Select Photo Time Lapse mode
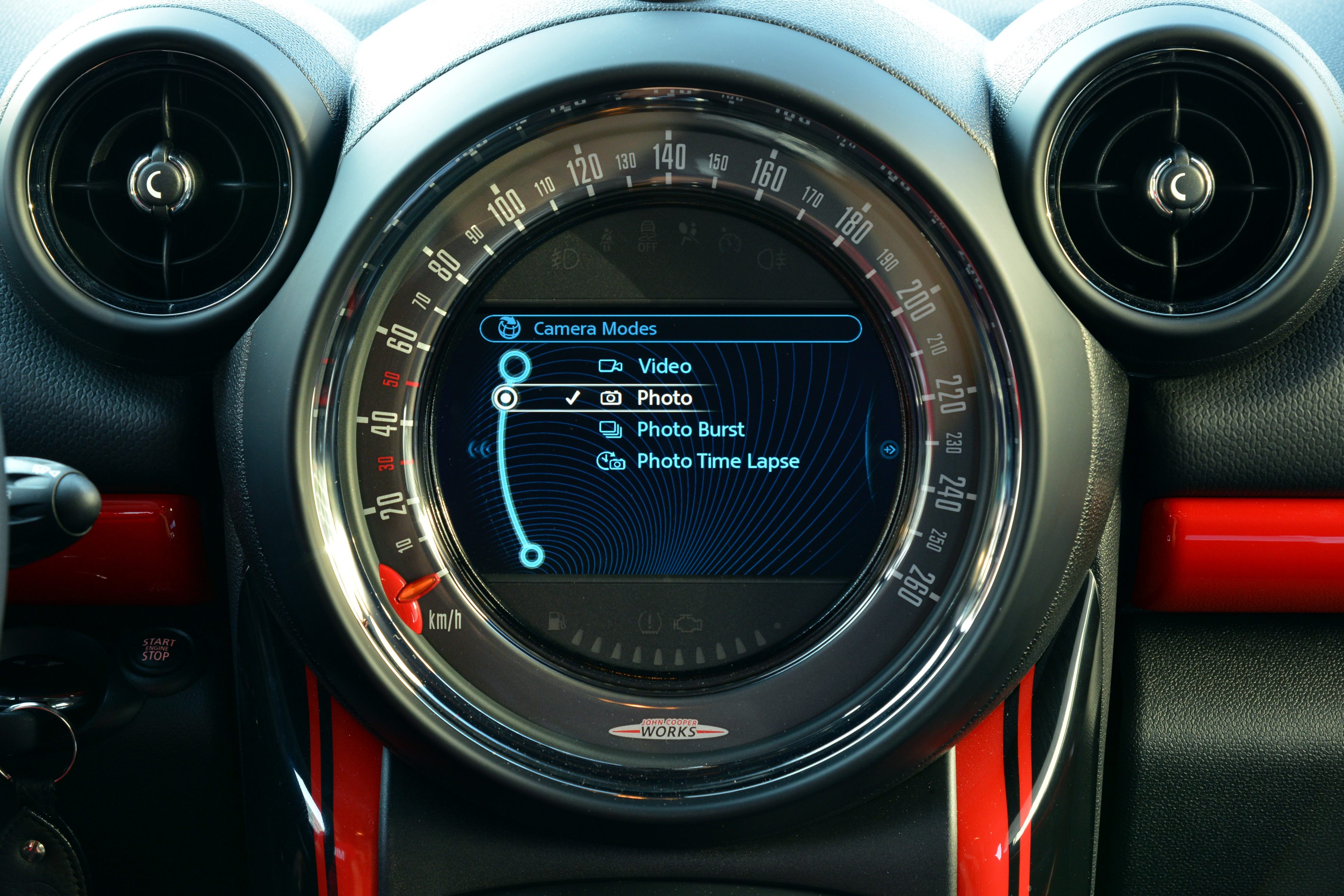Image resolution: width=1344 pixels, height=896 pixels. [x=717, y=461]
